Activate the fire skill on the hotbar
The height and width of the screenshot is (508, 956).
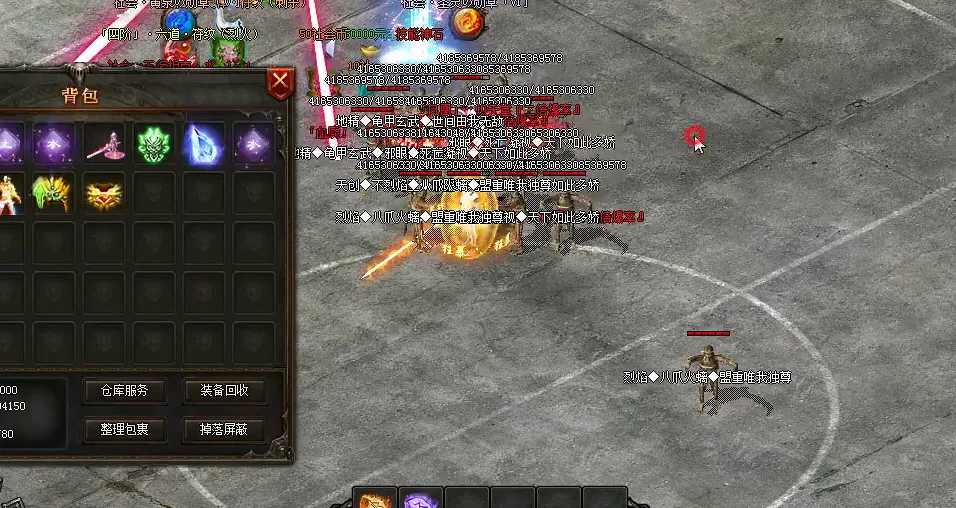click(376, 498)
